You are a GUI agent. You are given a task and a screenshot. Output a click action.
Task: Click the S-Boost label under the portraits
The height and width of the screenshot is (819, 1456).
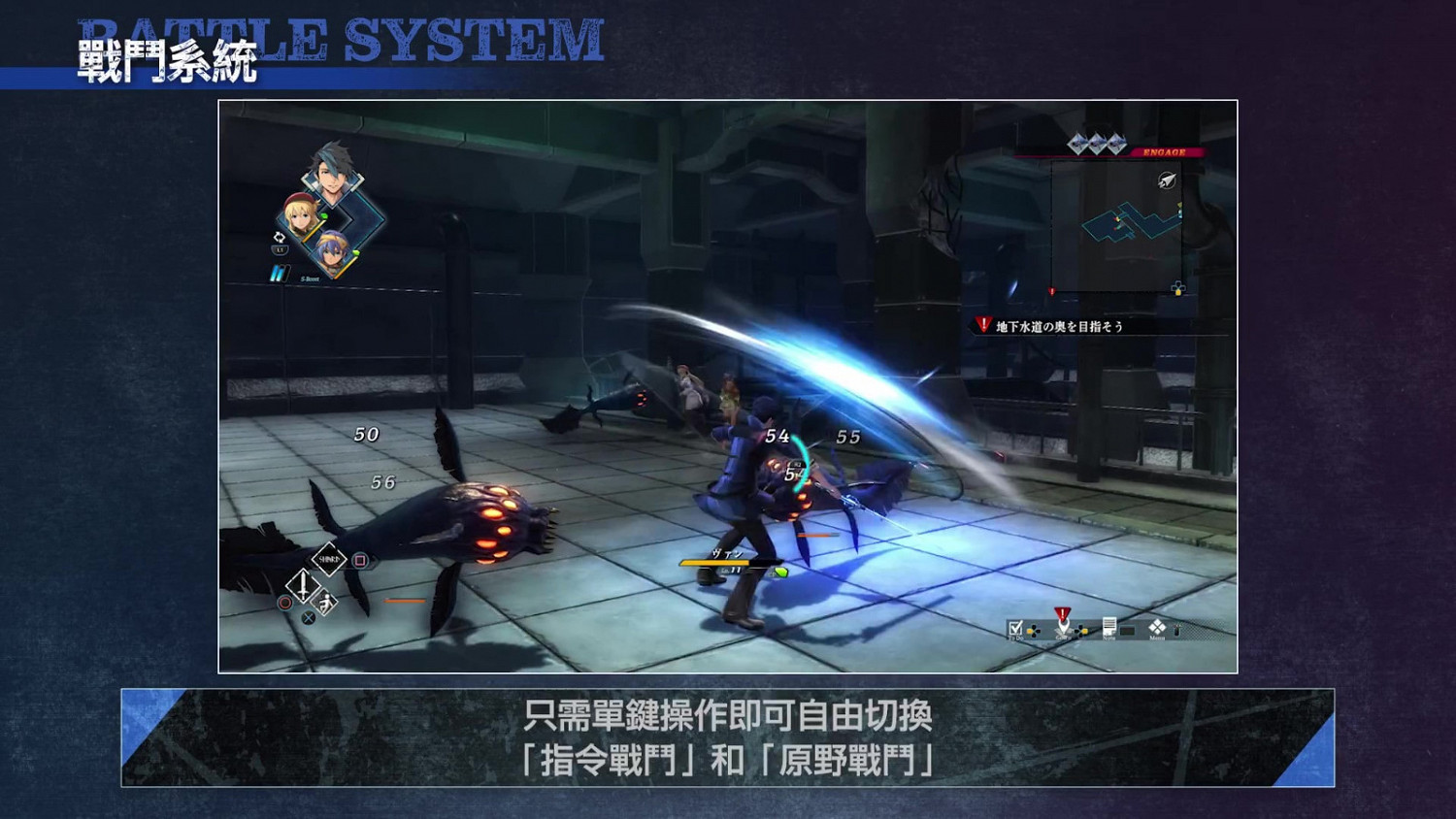click(x=311, y=278)
